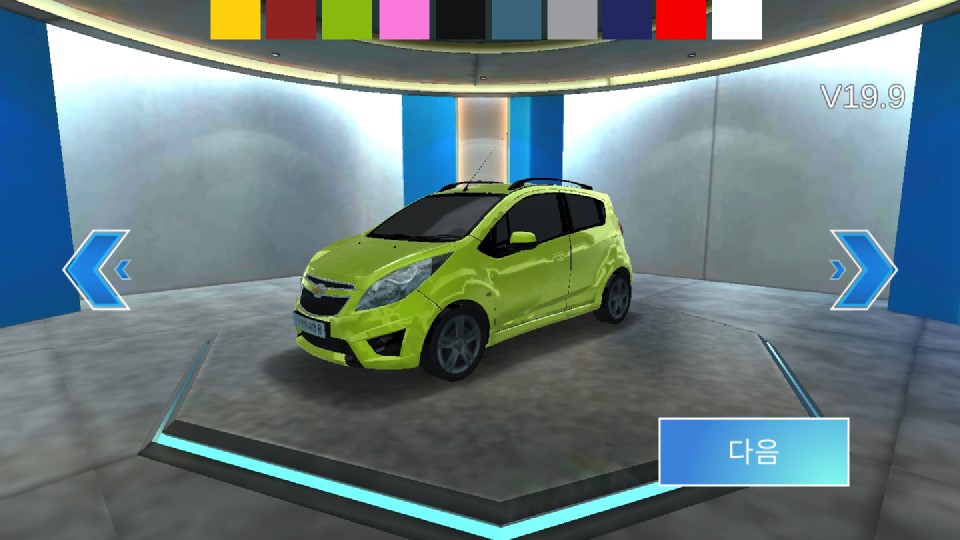Image resolution: width=960 pixels, height=540 pixels.
Task: Select the steel blue paint swatch
Action: point(516,20)
